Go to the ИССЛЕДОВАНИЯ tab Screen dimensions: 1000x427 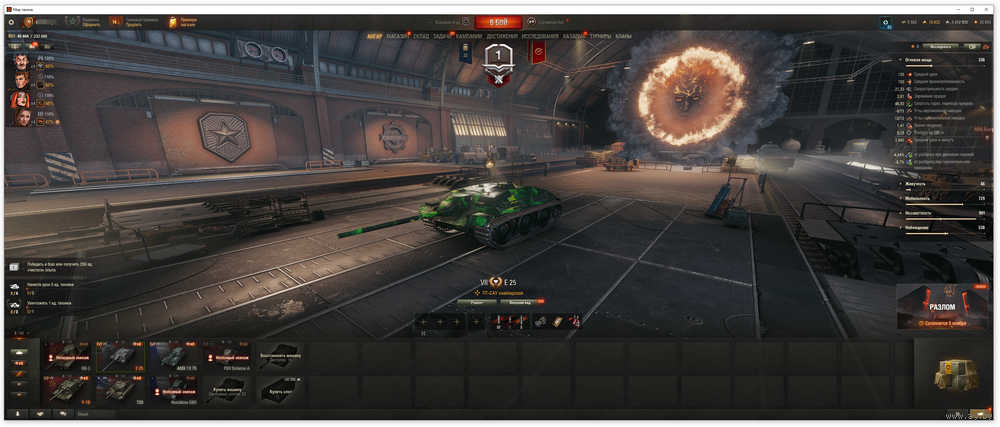pos(540,36)
